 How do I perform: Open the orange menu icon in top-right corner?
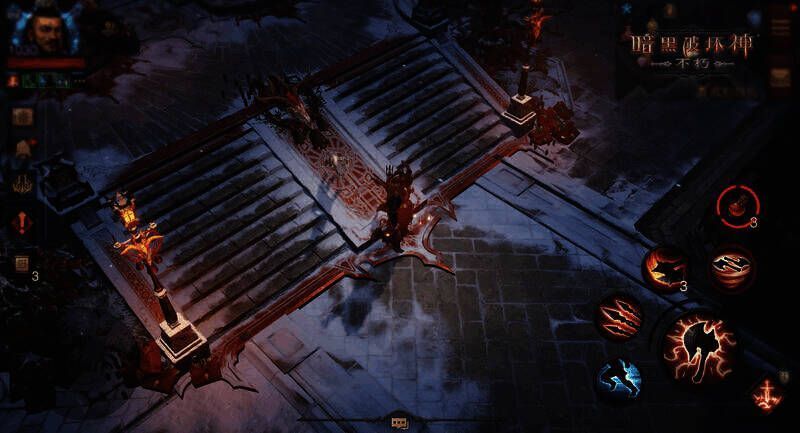(780, 79)
